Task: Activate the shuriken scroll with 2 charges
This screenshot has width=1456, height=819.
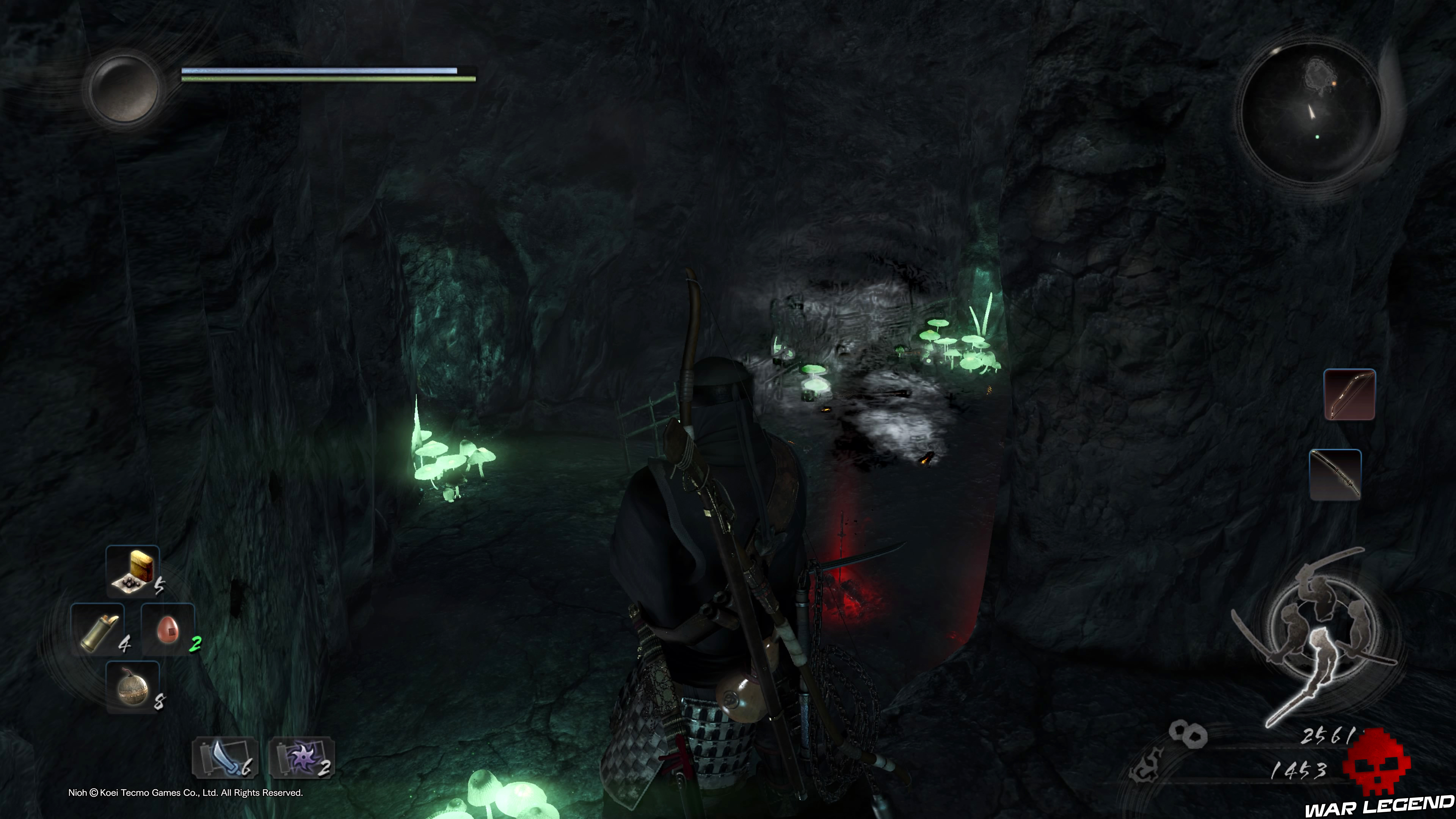Action: click(302, 758)
